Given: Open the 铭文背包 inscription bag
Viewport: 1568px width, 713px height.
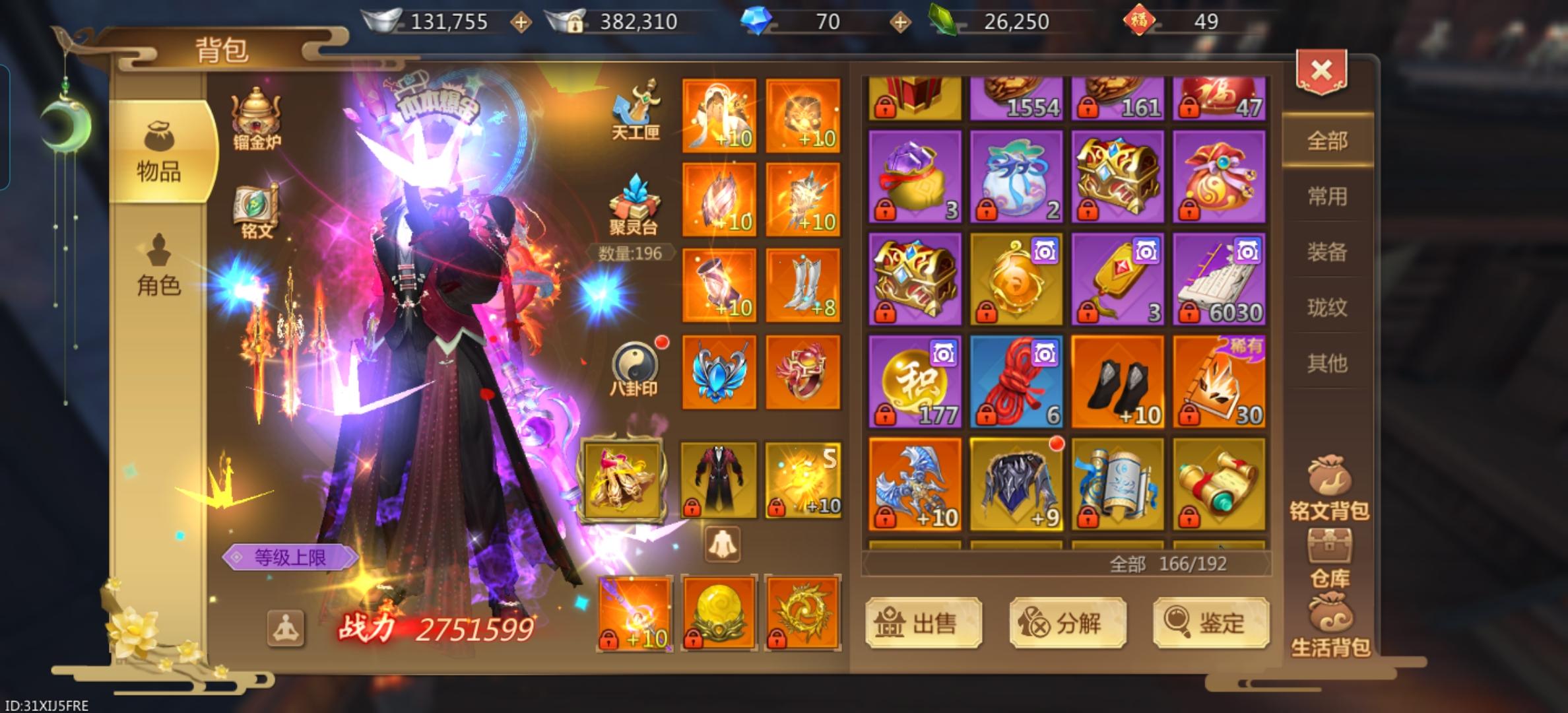Looking at the screenshot, I should click(x=1329, y=489).
